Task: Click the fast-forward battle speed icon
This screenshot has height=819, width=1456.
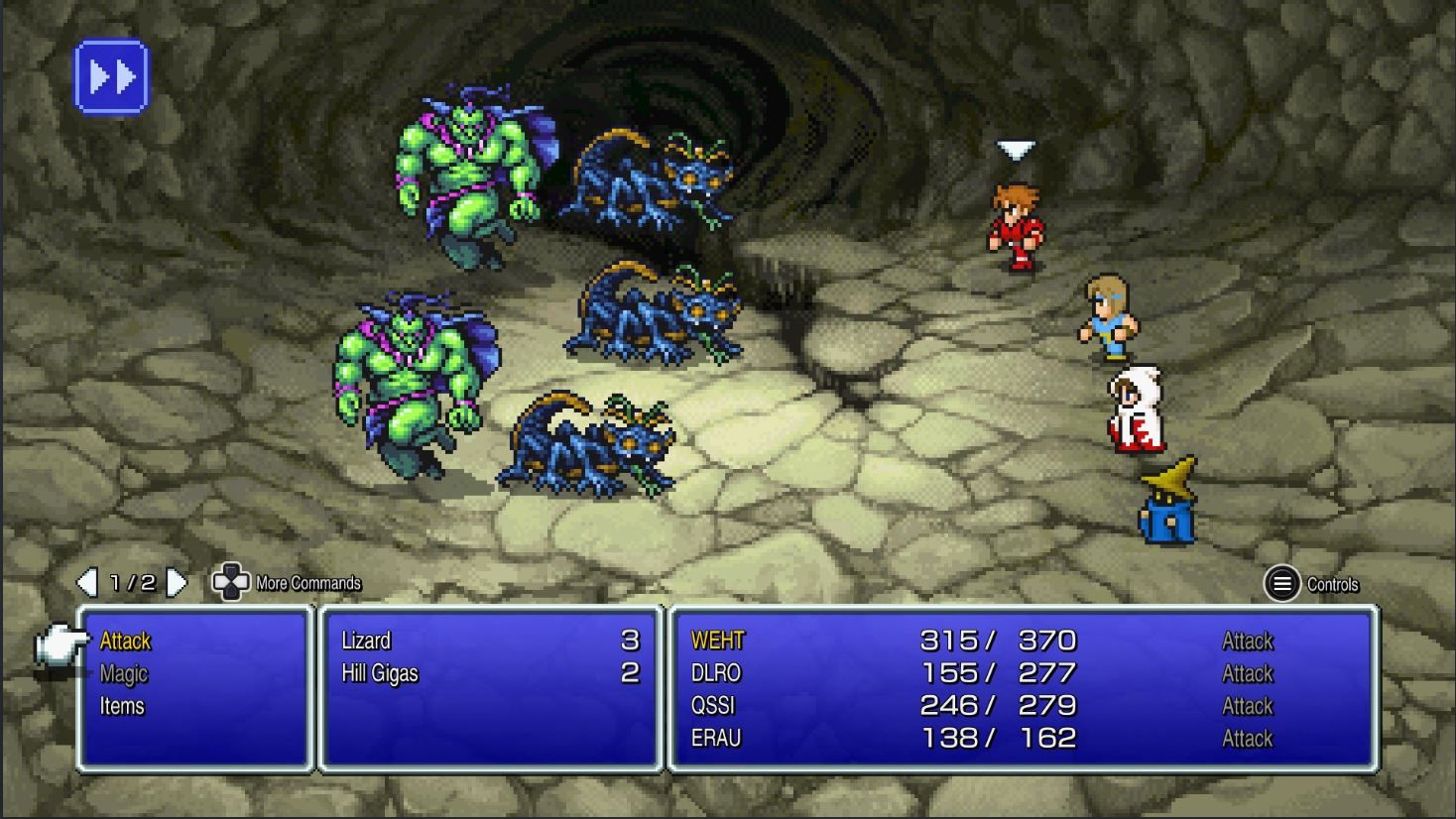Action: click(112, 76)
